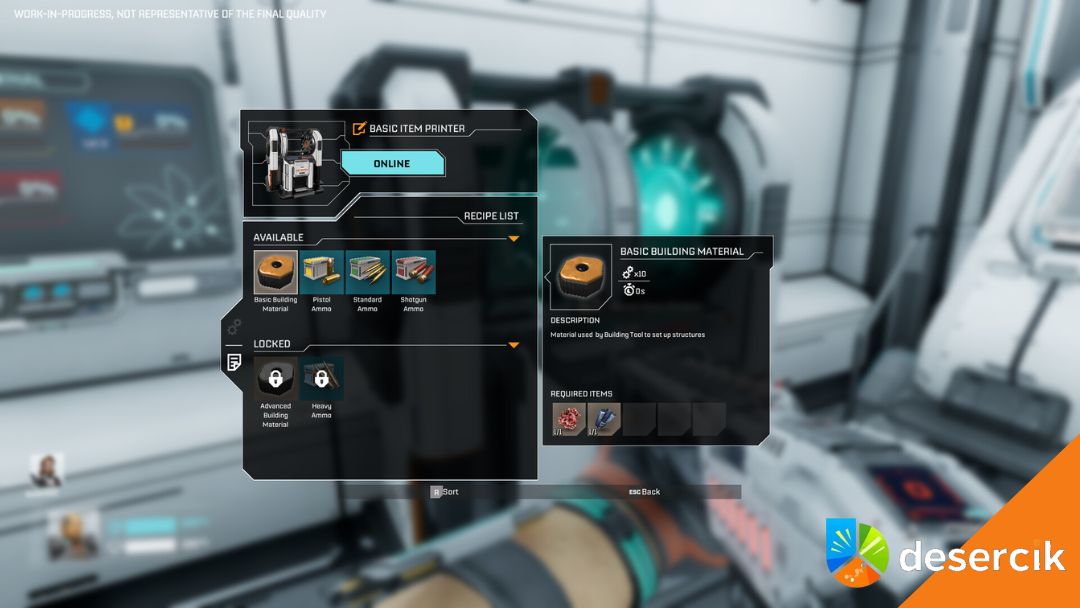
Task: Click the Sort option
Action: [445, 492]
